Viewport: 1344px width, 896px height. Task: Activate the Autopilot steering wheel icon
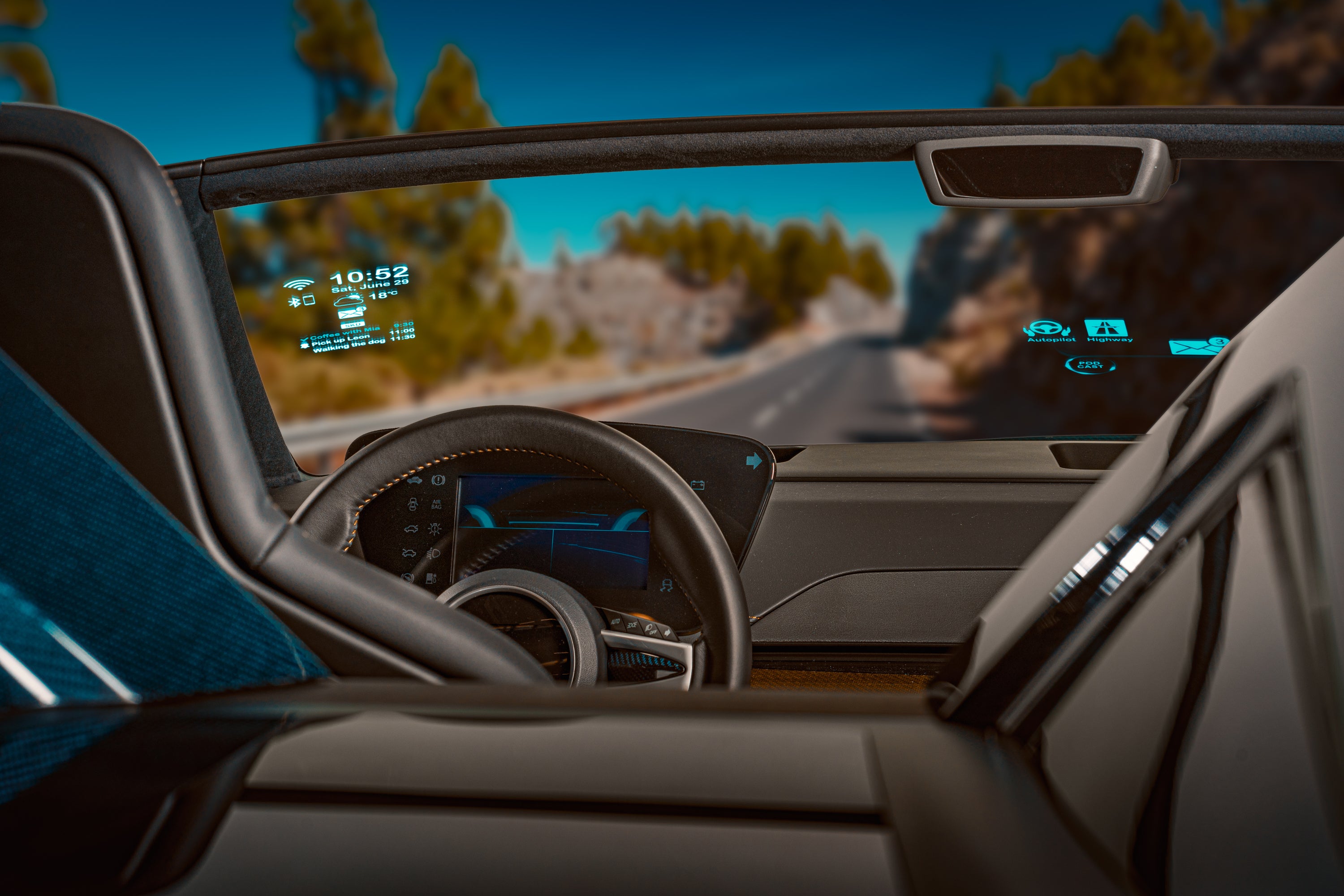[1046, 329]
